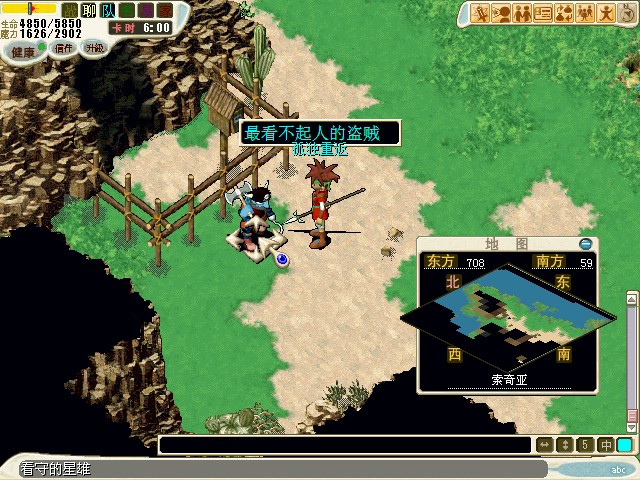Open the speaking head chat icon
Image resolution: width=640 pixels, height=480 pixels.
pos(501,13)
